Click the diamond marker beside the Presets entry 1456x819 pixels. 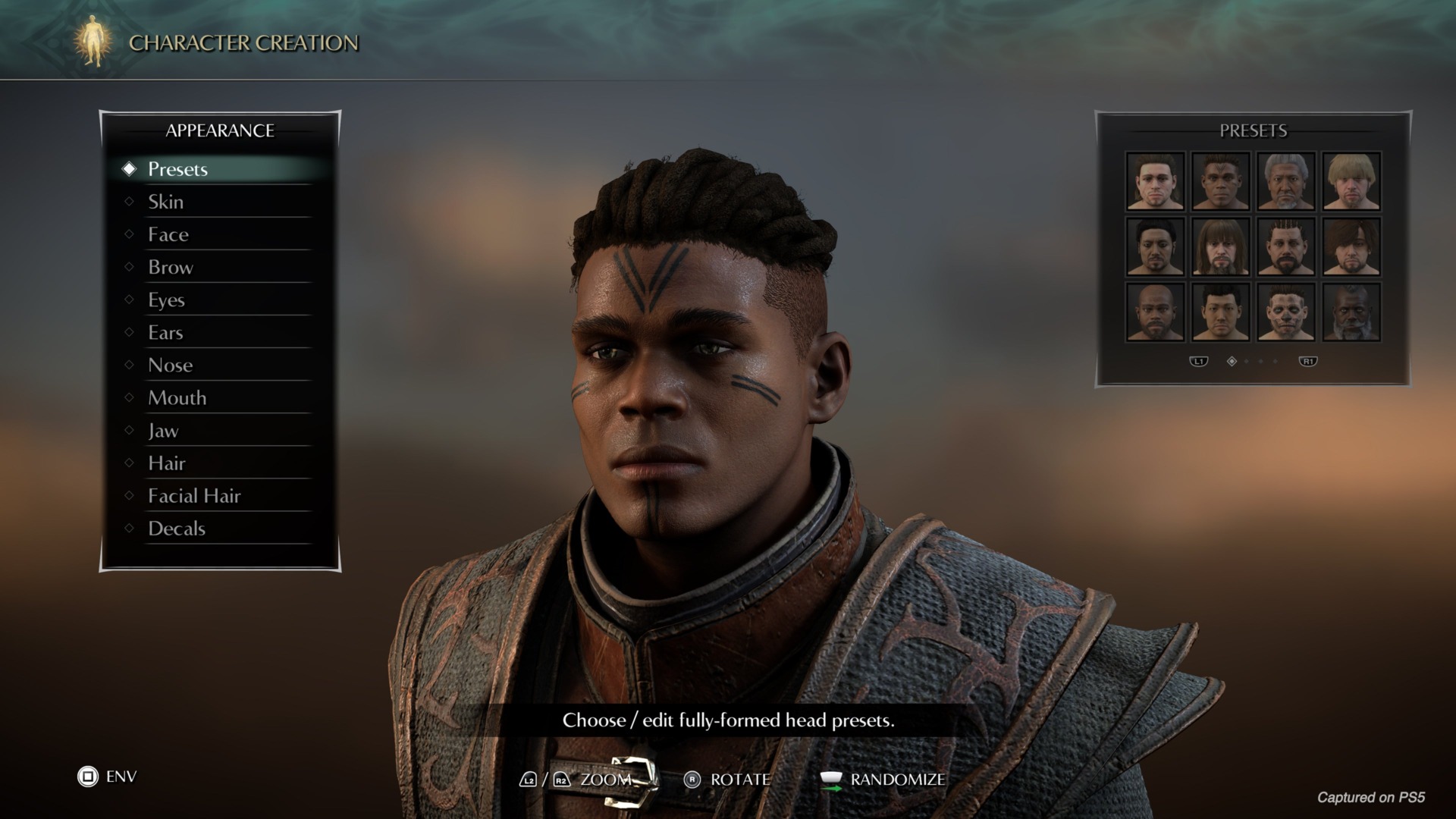tap(128, 169)
